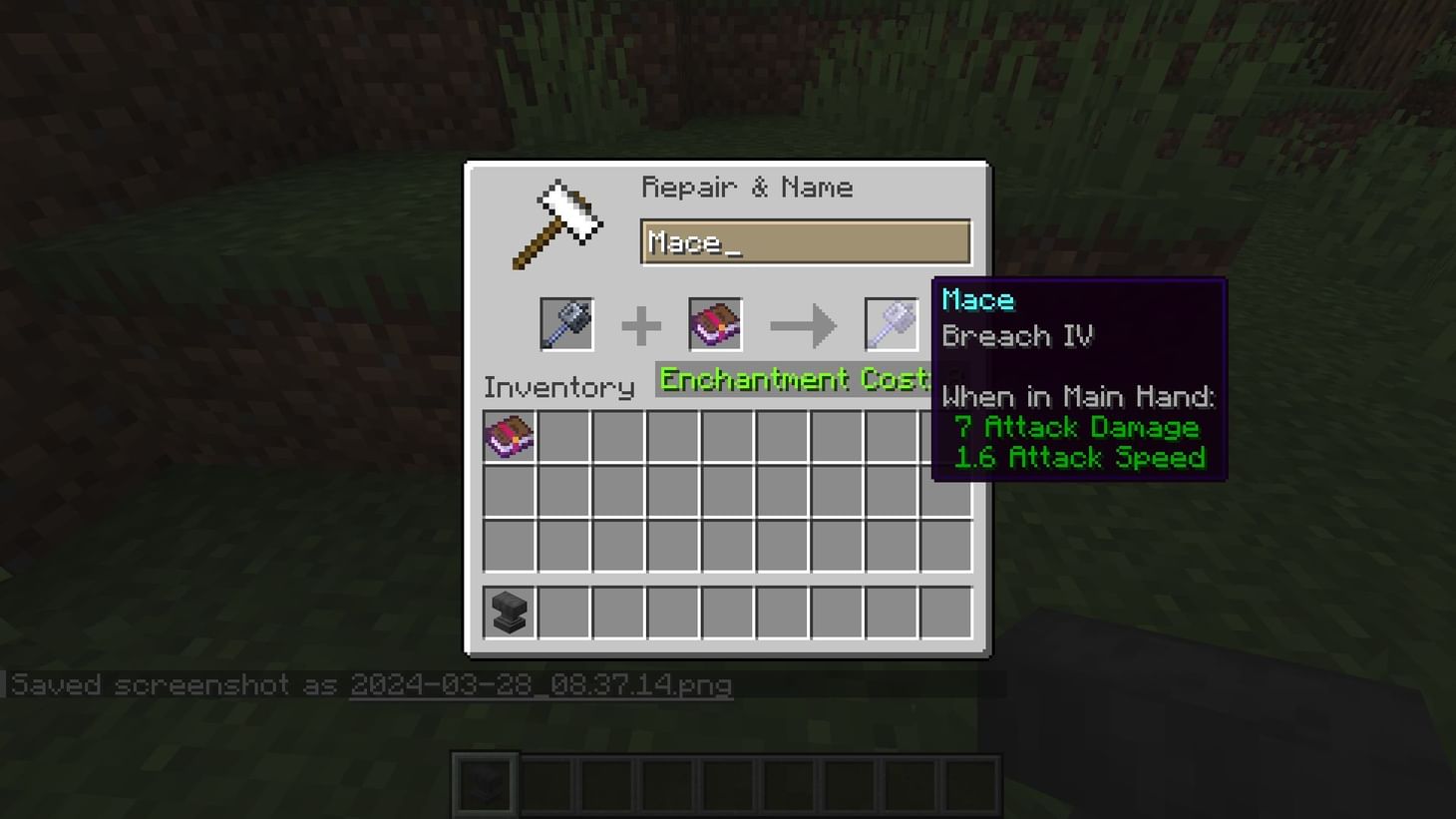
Task: Pick up the enchanted mace from the output slot
Action: 891,324
